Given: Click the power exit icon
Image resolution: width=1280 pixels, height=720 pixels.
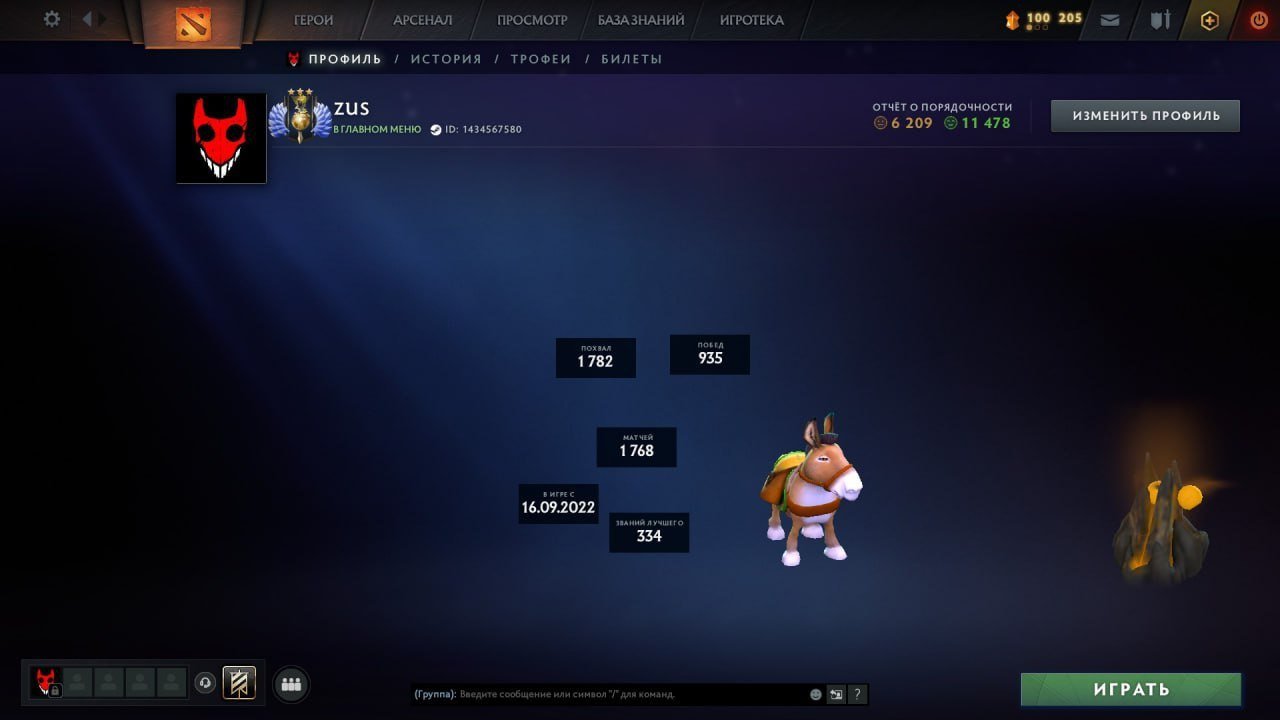Looking at the screenshot, I should click(1258, 18).
